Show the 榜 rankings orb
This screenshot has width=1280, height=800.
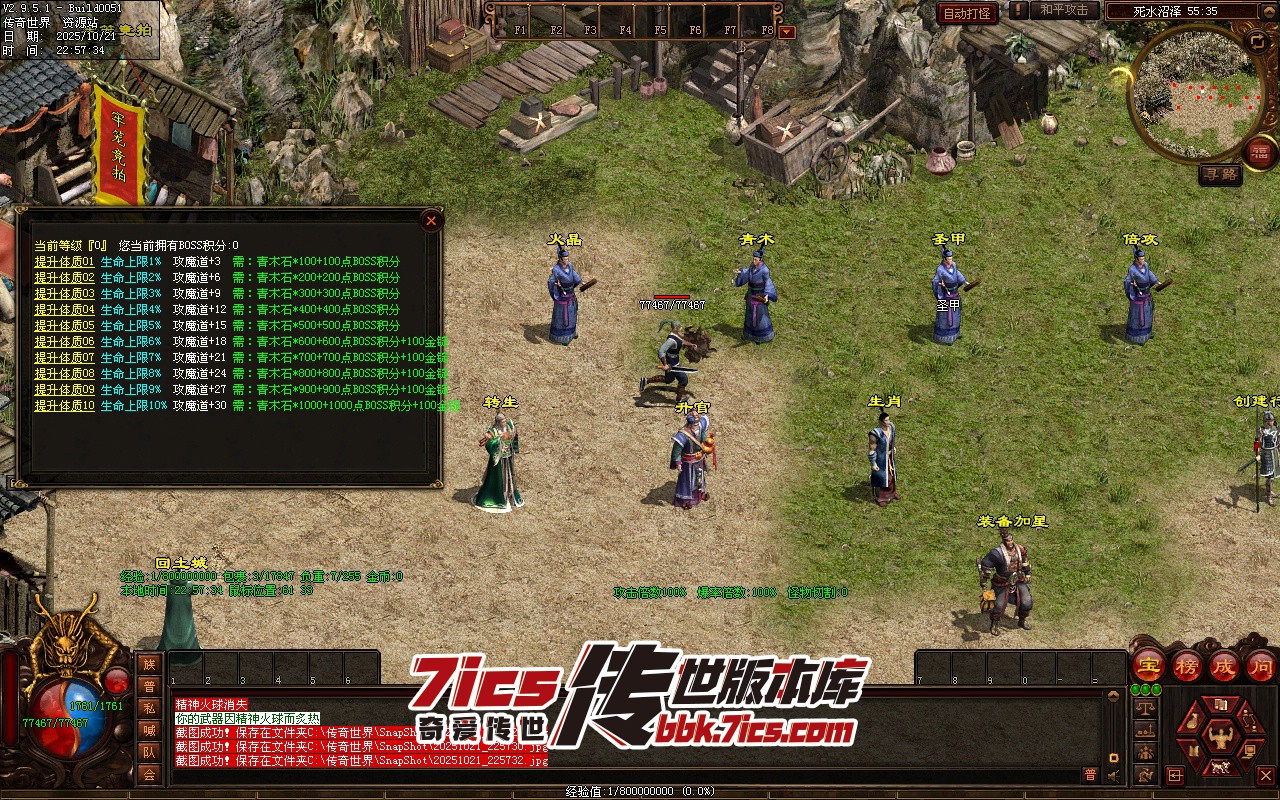pos(1187,665)
